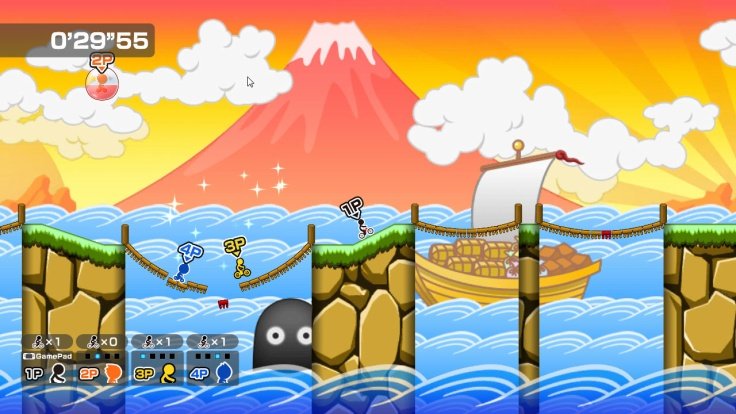Select the 2P orange character panel
The image size is (736, 414).
click(x=102, y=372)
